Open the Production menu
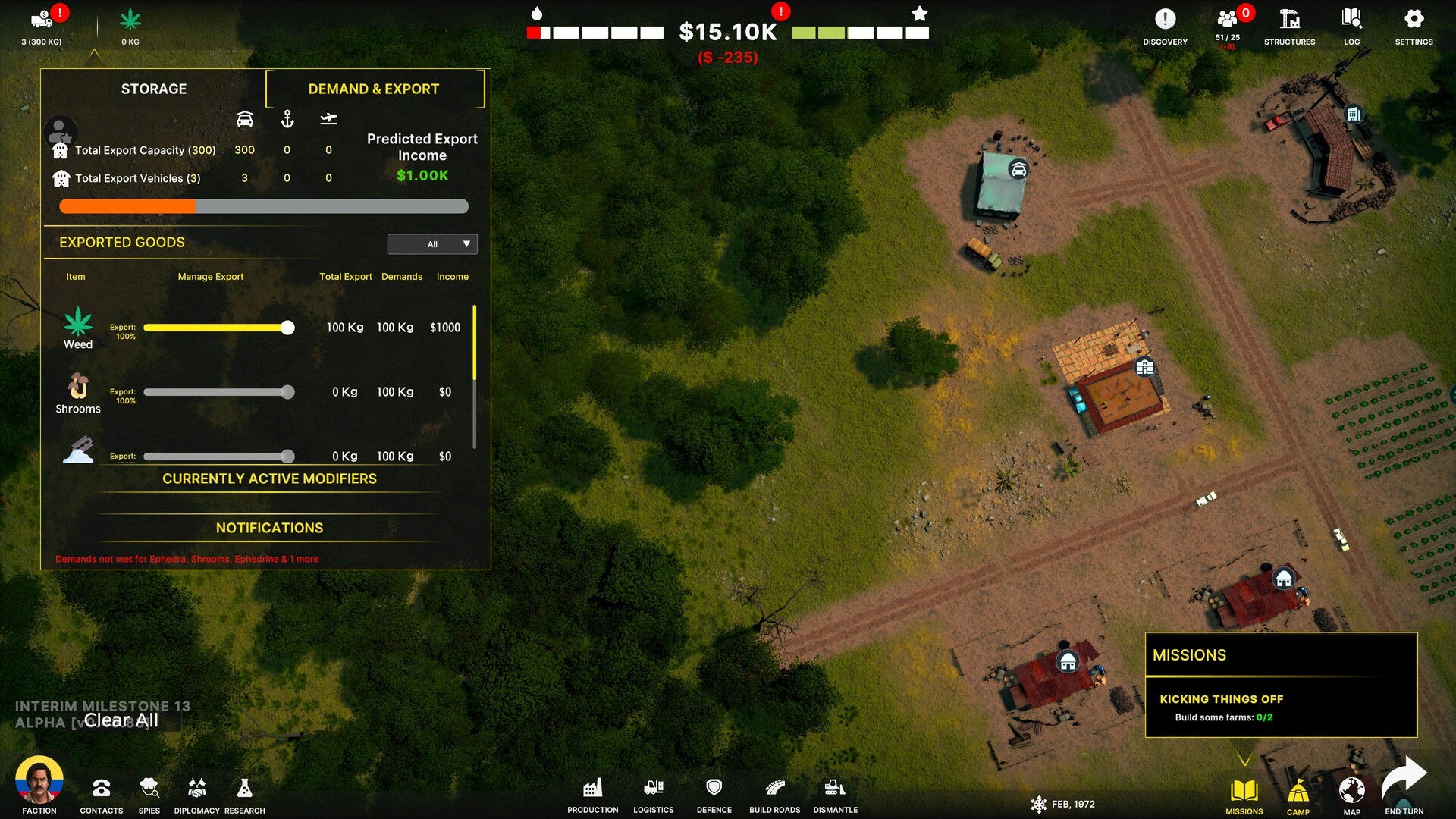 [593, 794]
